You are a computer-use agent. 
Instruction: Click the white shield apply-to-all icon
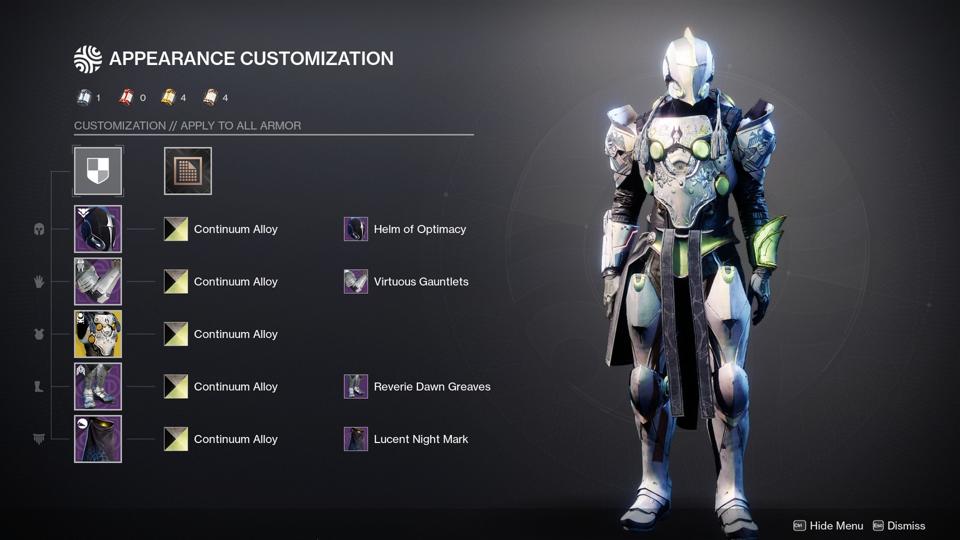pyautogui.click(x=98, y=171)
